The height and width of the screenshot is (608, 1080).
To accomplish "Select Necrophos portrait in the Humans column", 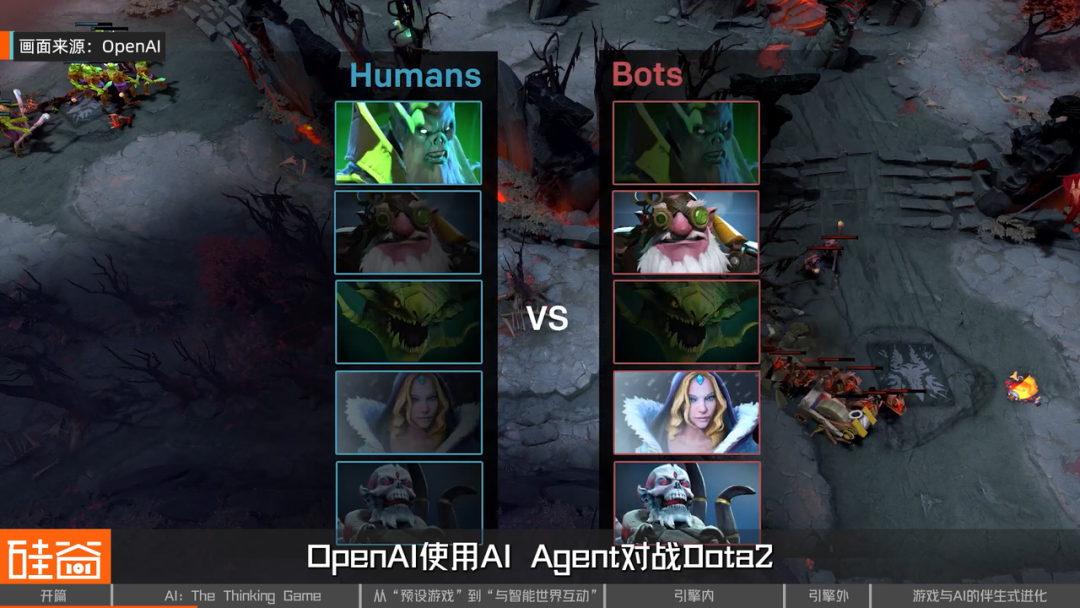I will (x=408, y=143).
